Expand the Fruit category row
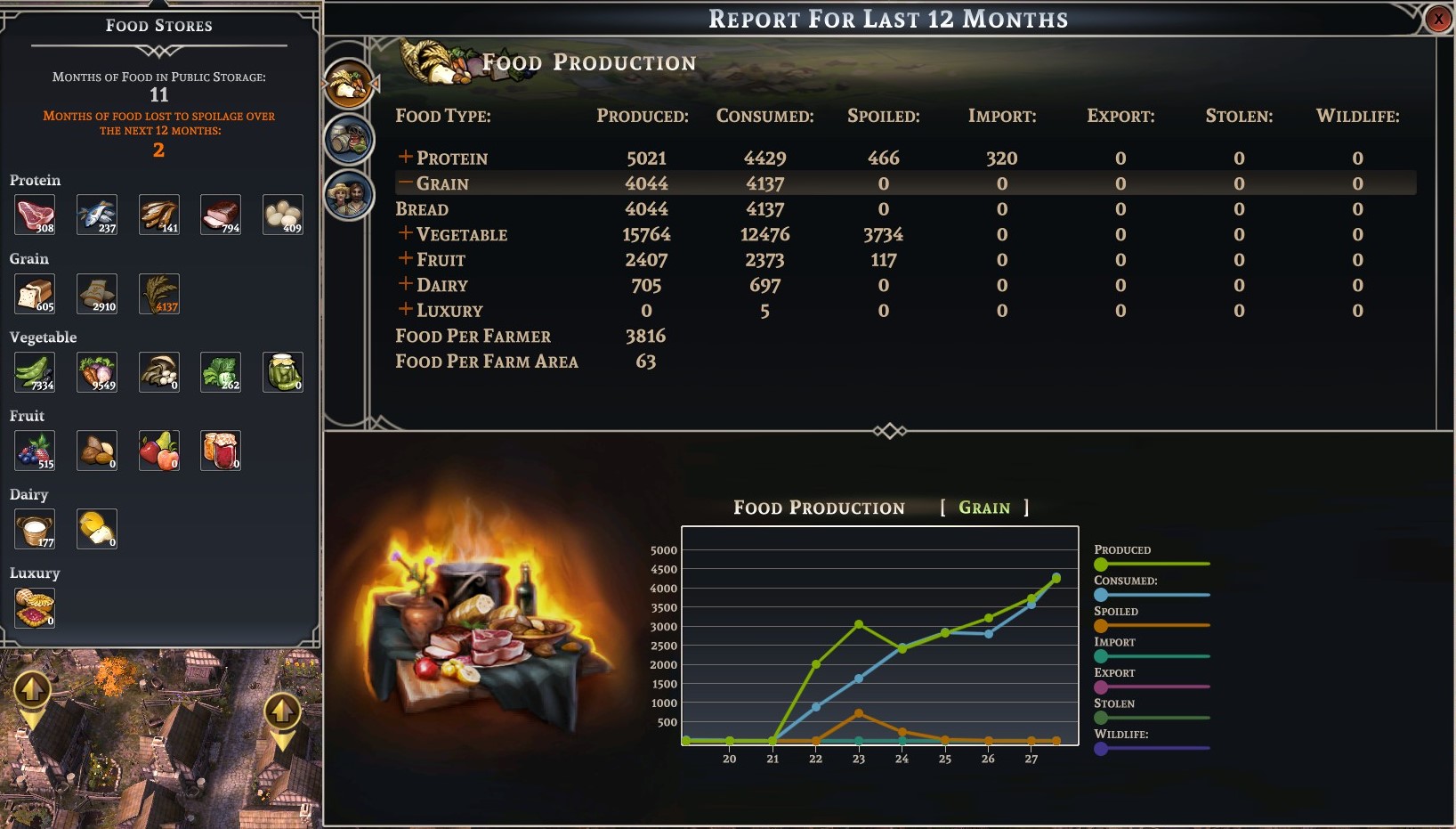The height and width of the screenshot is (829, 1456). 405,259
